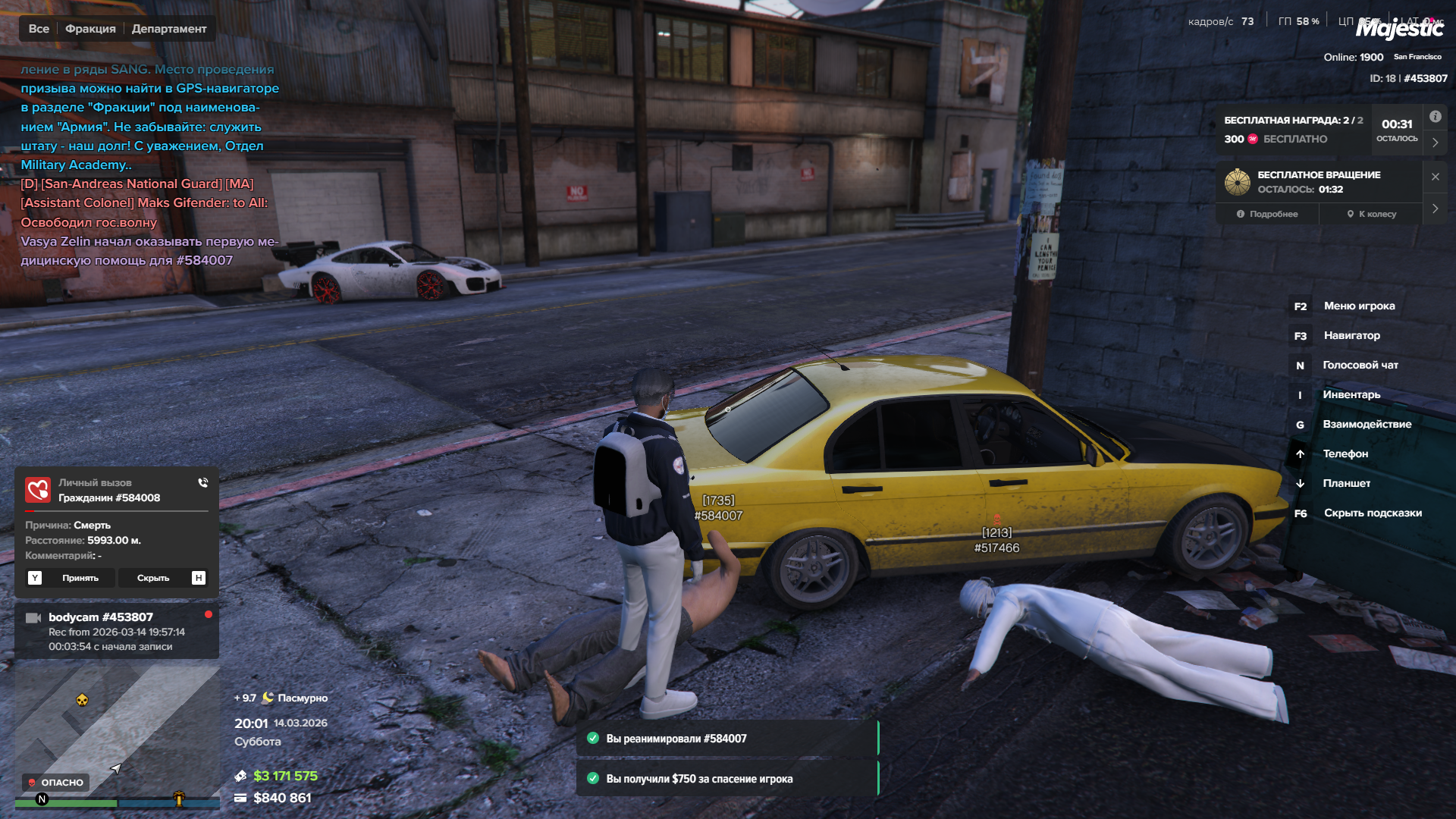Click the skull marker on the minimap
The width and height of the screenshot is (1456, 819).
pyautogui.click(x=82, y=699)
